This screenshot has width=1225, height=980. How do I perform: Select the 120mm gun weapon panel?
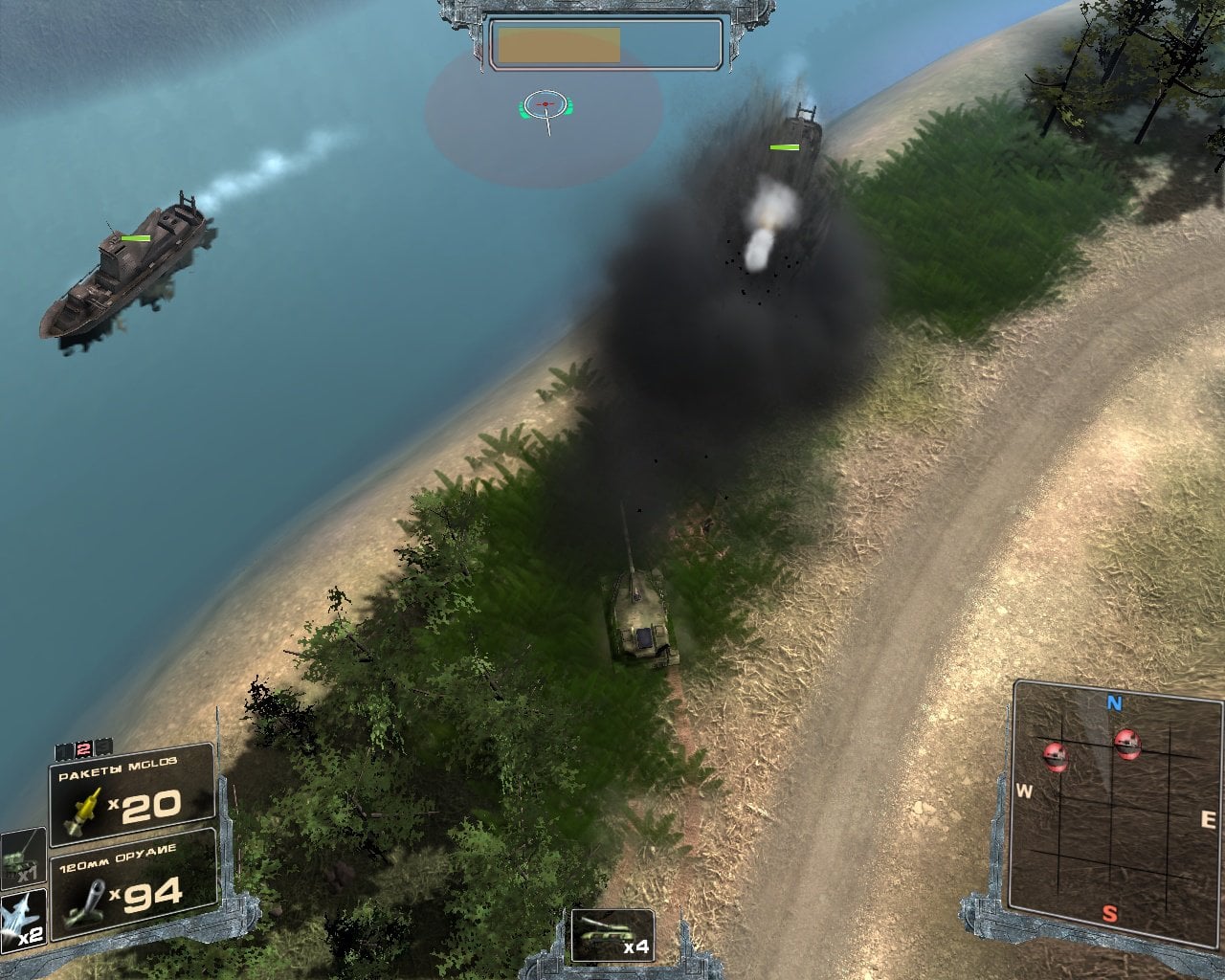[x=131, y=883]
